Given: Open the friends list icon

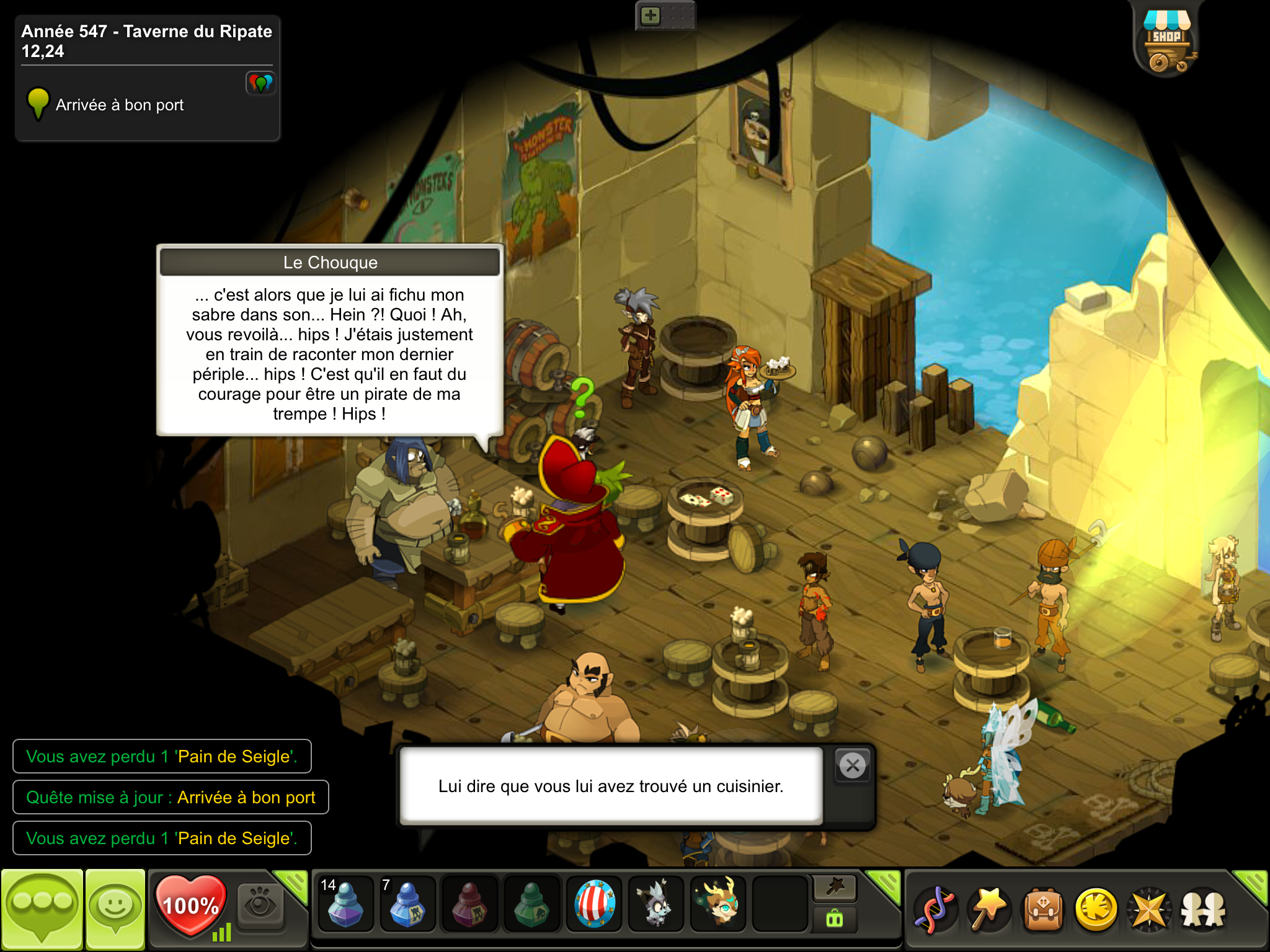Looking at the screenshot, I should pyautogui.click(x=1203, y=909).
